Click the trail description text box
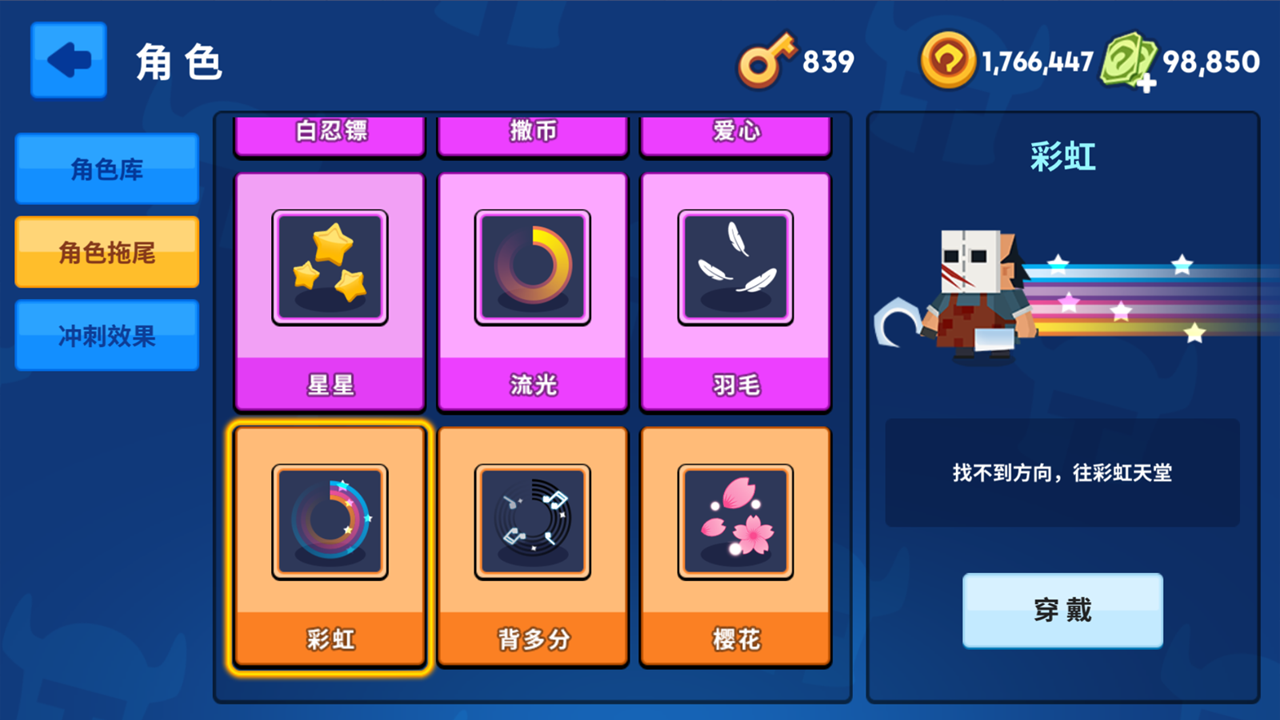This screenshot has width=1280, height=720. click(x=1062, y=470)
